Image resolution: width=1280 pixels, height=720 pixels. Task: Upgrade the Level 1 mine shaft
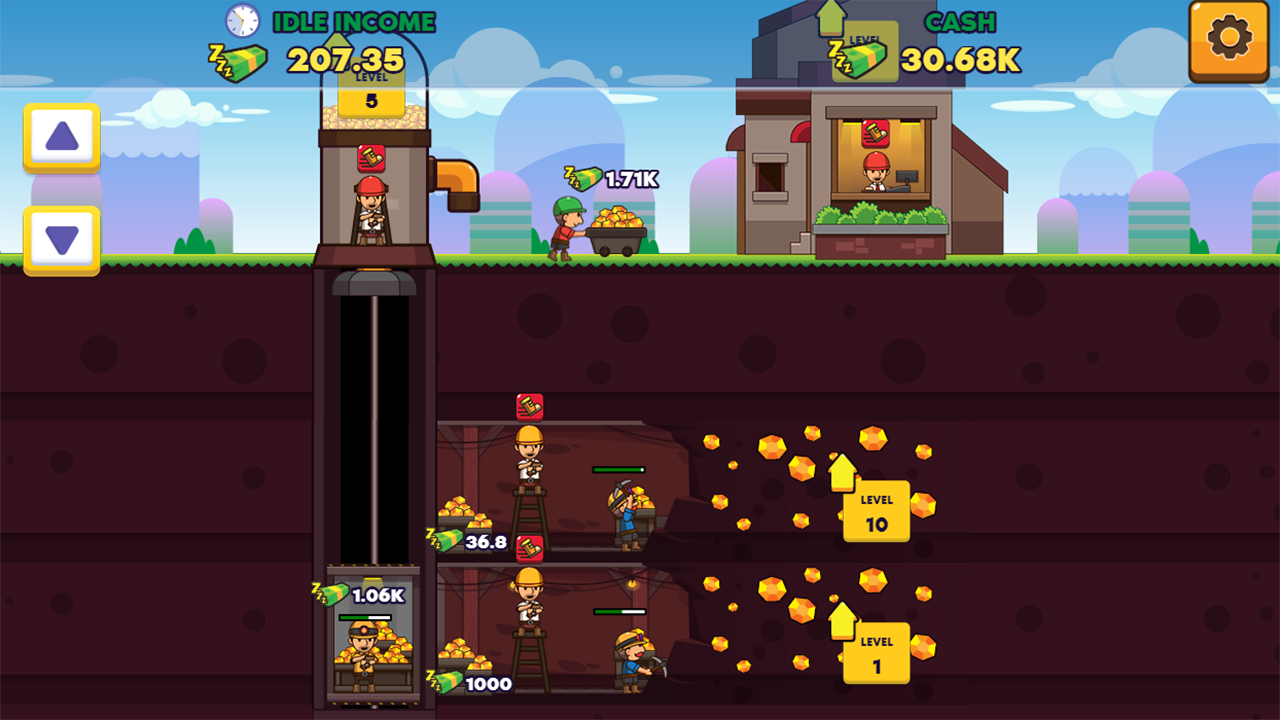coord(876,654)
